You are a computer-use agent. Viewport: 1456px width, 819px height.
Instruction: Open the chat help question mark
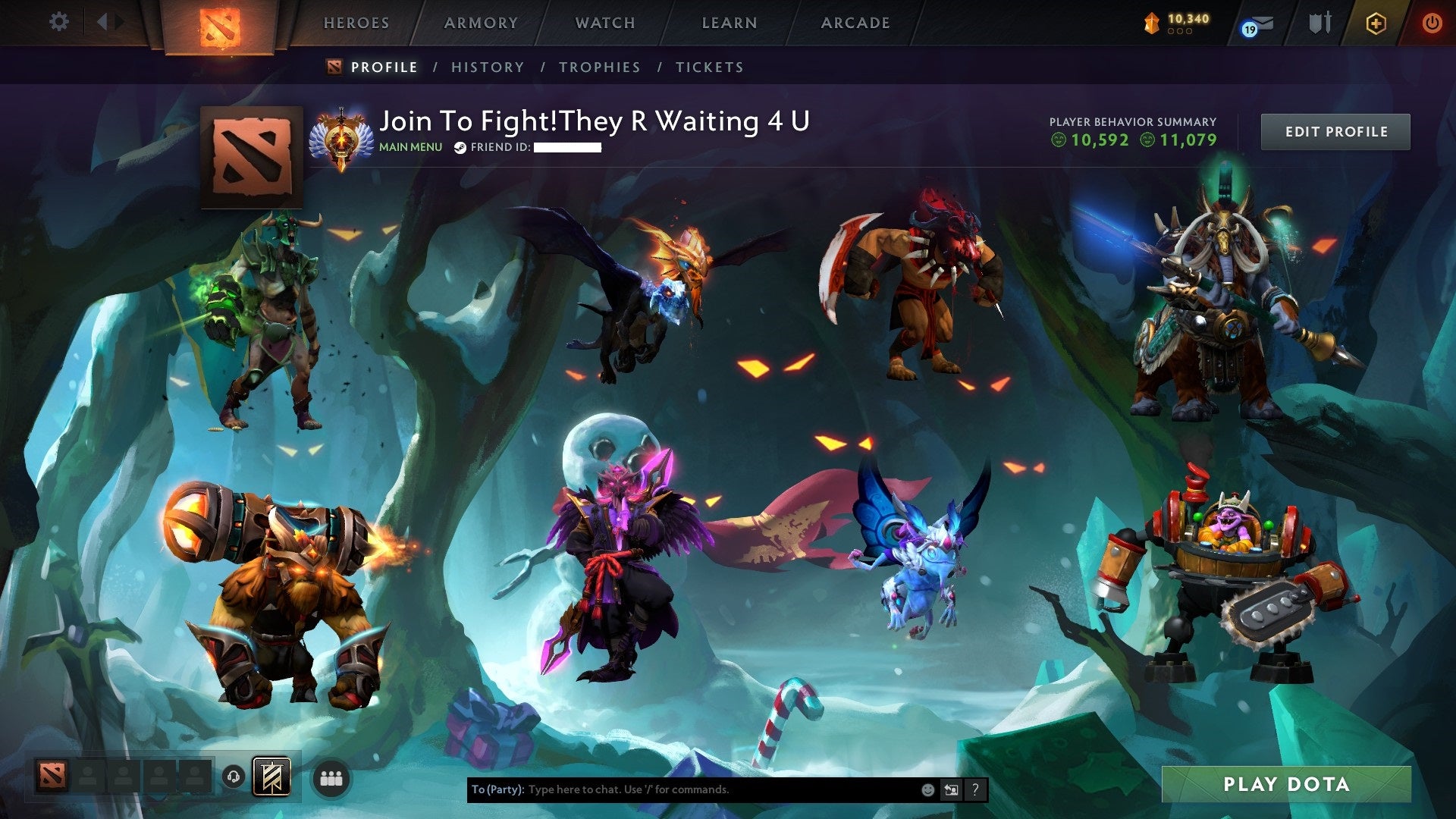976,789
